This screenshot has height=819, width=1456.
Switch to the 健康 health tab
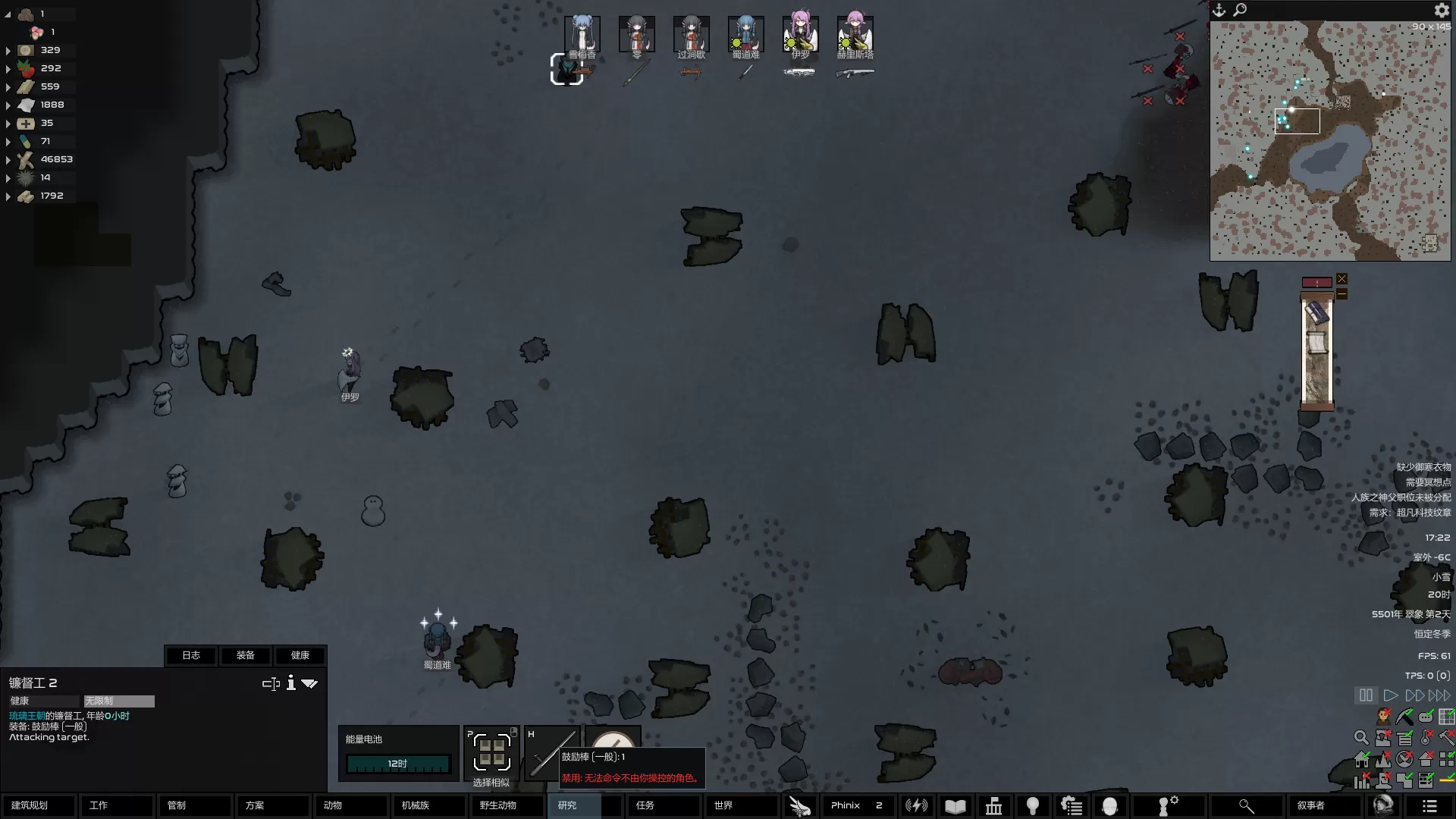point(300,655)
